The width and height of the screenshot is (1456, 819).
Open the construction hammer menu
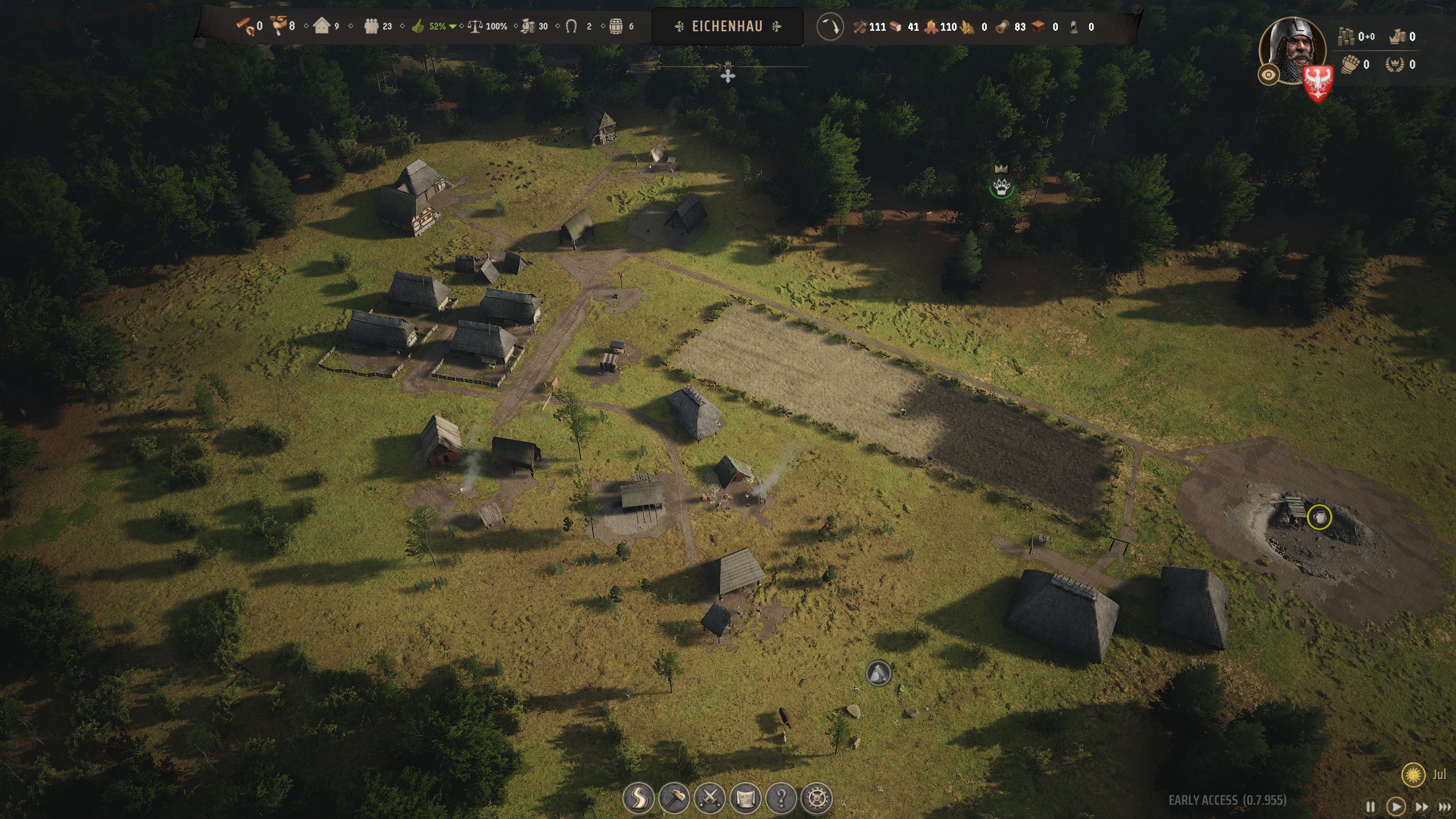tap(675, 798)
